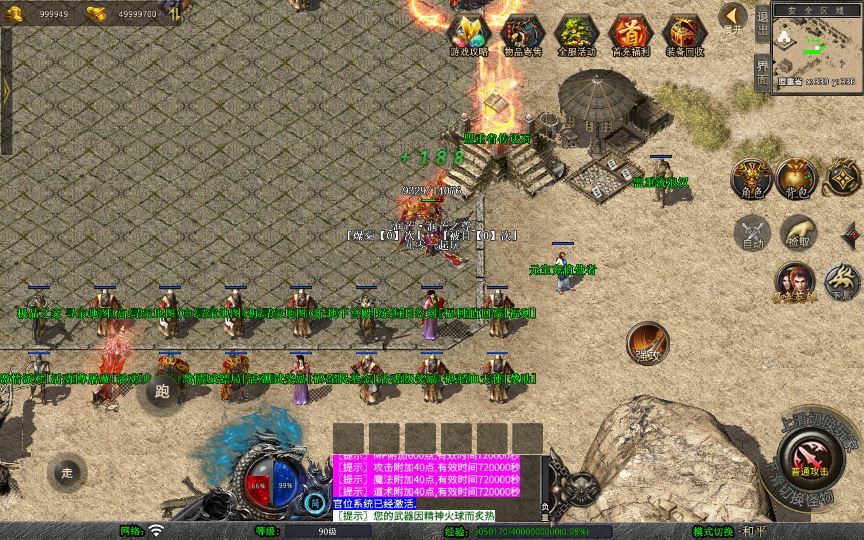Activate the 强攻 strong attack skill
Screen dimensions: 864x540
(x=648, y=342)
